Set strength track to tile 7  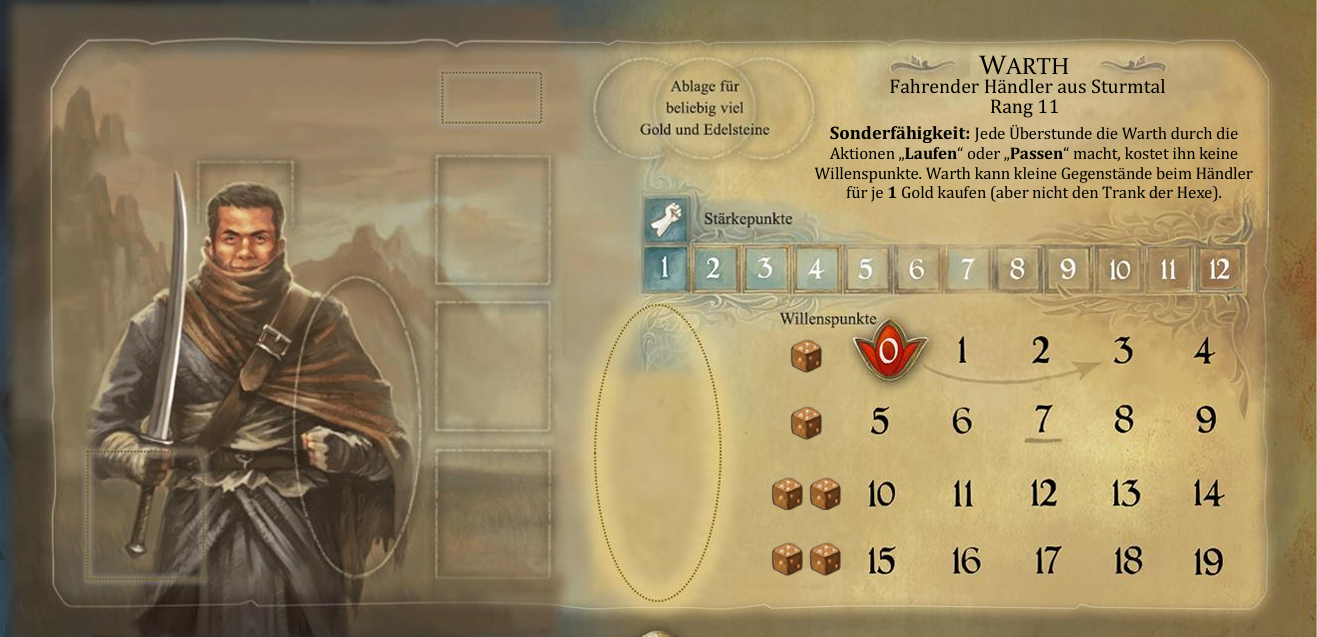tap(967, 269)
